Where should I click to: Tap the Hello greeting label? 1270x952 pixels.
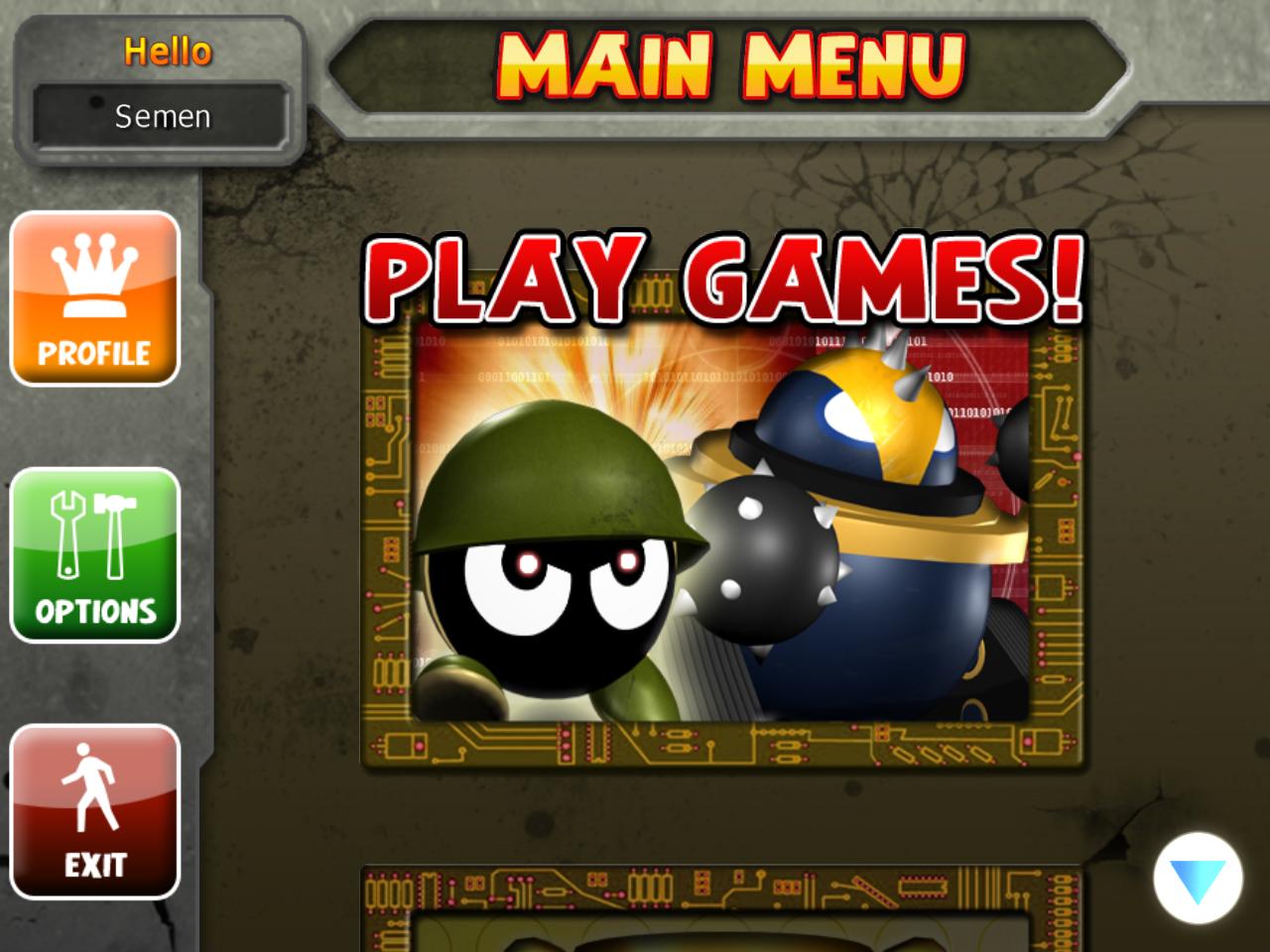[167, 50]
